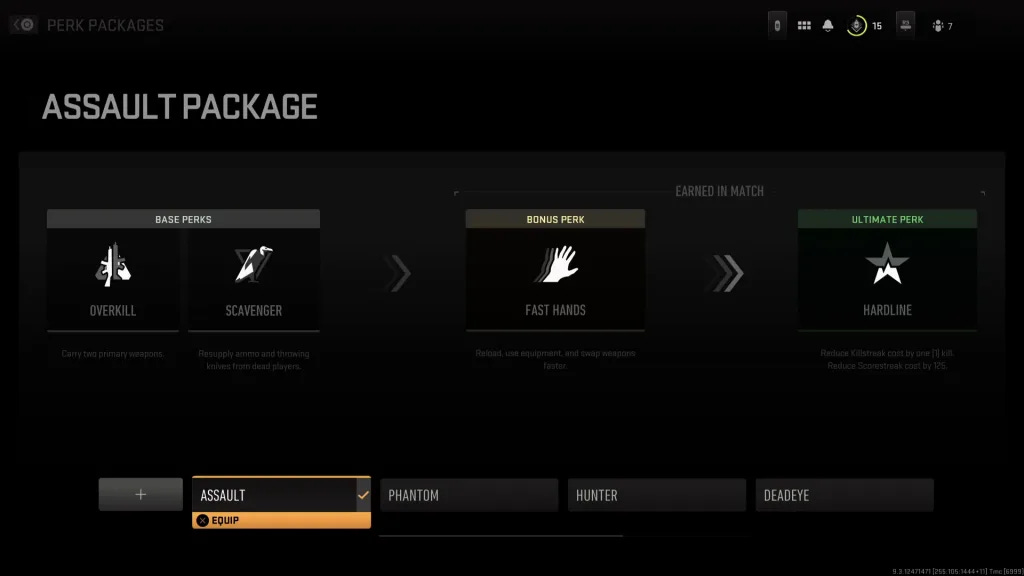Add a new custom perk package

coord(140,494)
